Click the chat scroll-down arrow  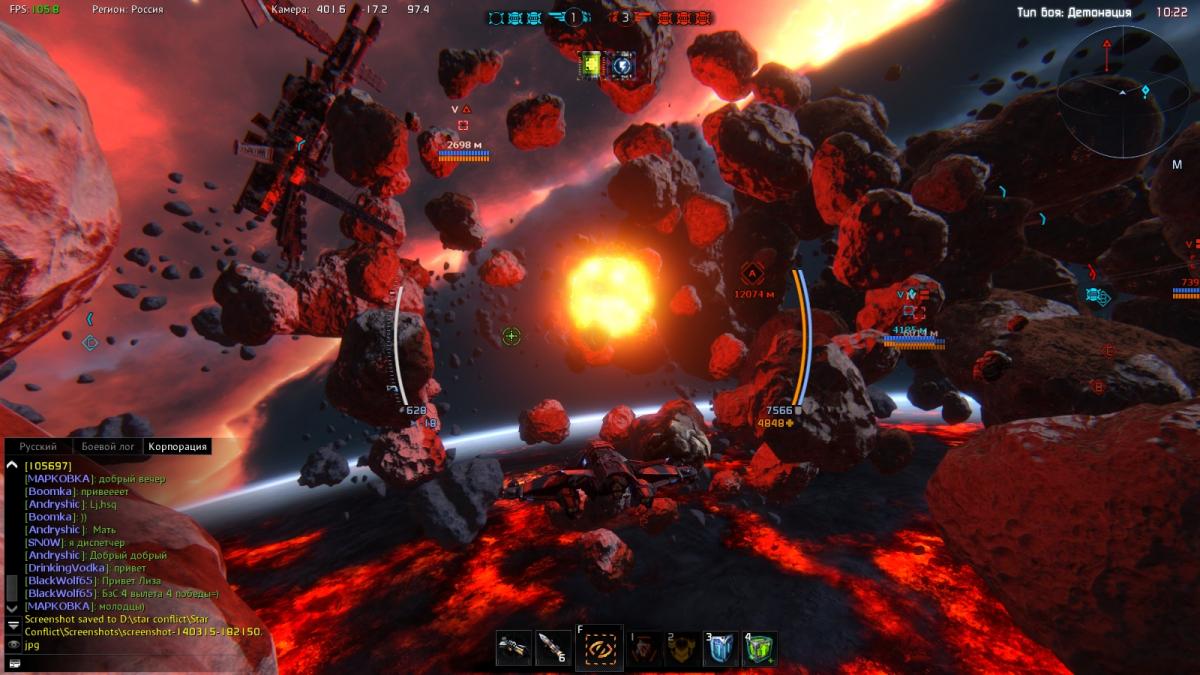(x=12, y=606)
